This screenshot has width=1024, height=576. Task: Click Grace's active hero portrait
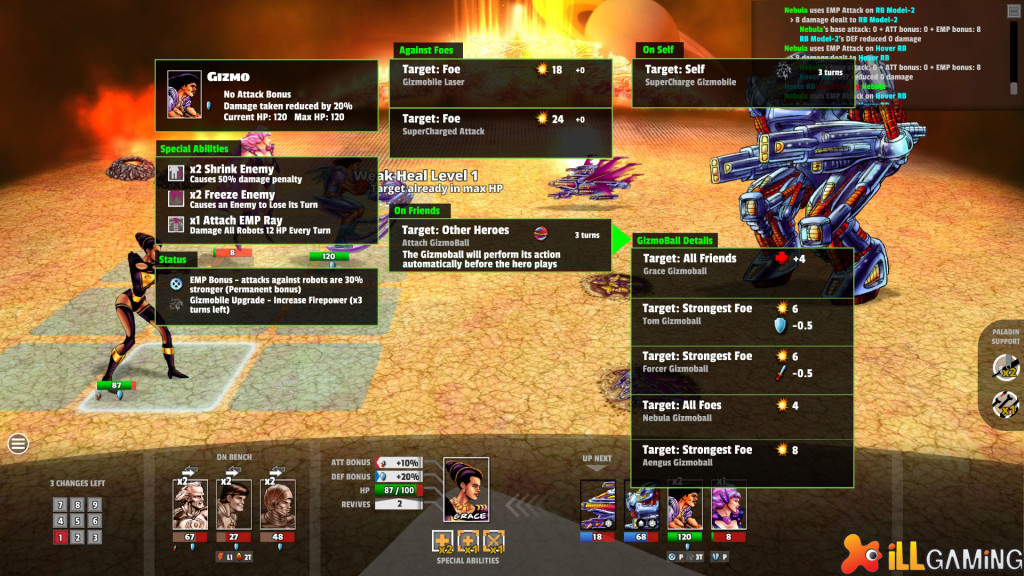pos(466,489)
